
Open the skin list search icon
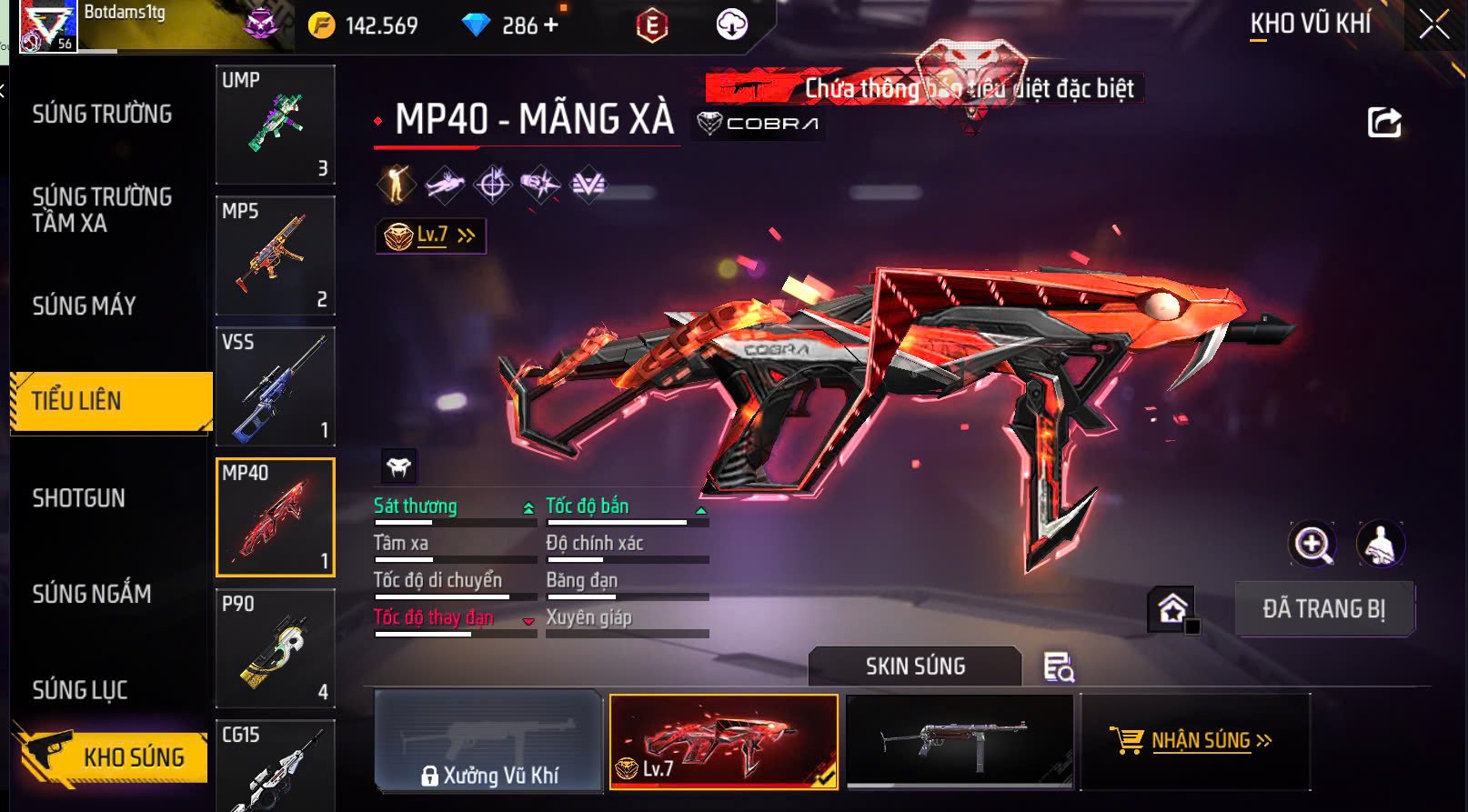tap(1059, 667)
